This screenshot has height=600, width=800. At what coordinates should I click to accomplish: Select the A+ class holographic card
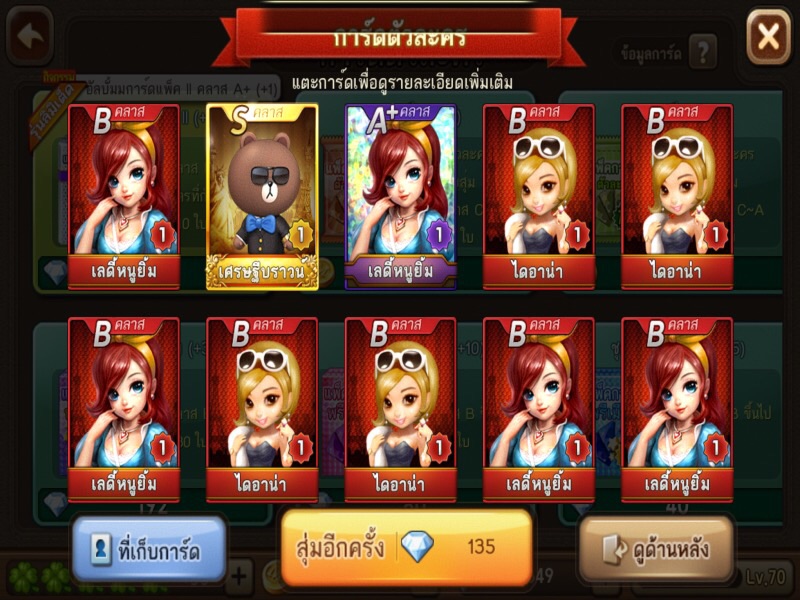pyautogui.click(x=400, y=196)
